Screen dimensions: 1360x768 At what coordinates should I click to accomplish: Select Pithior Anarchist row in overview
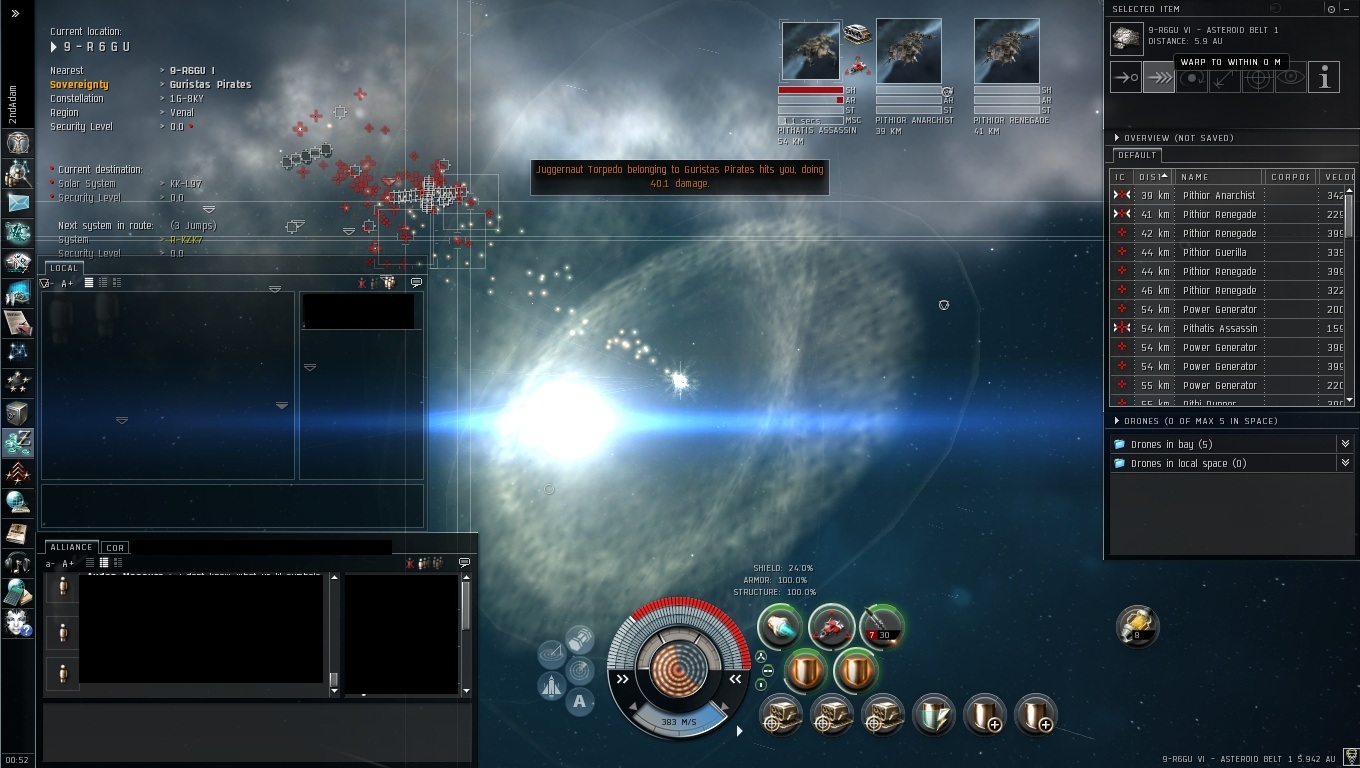tap(1218, 196)
